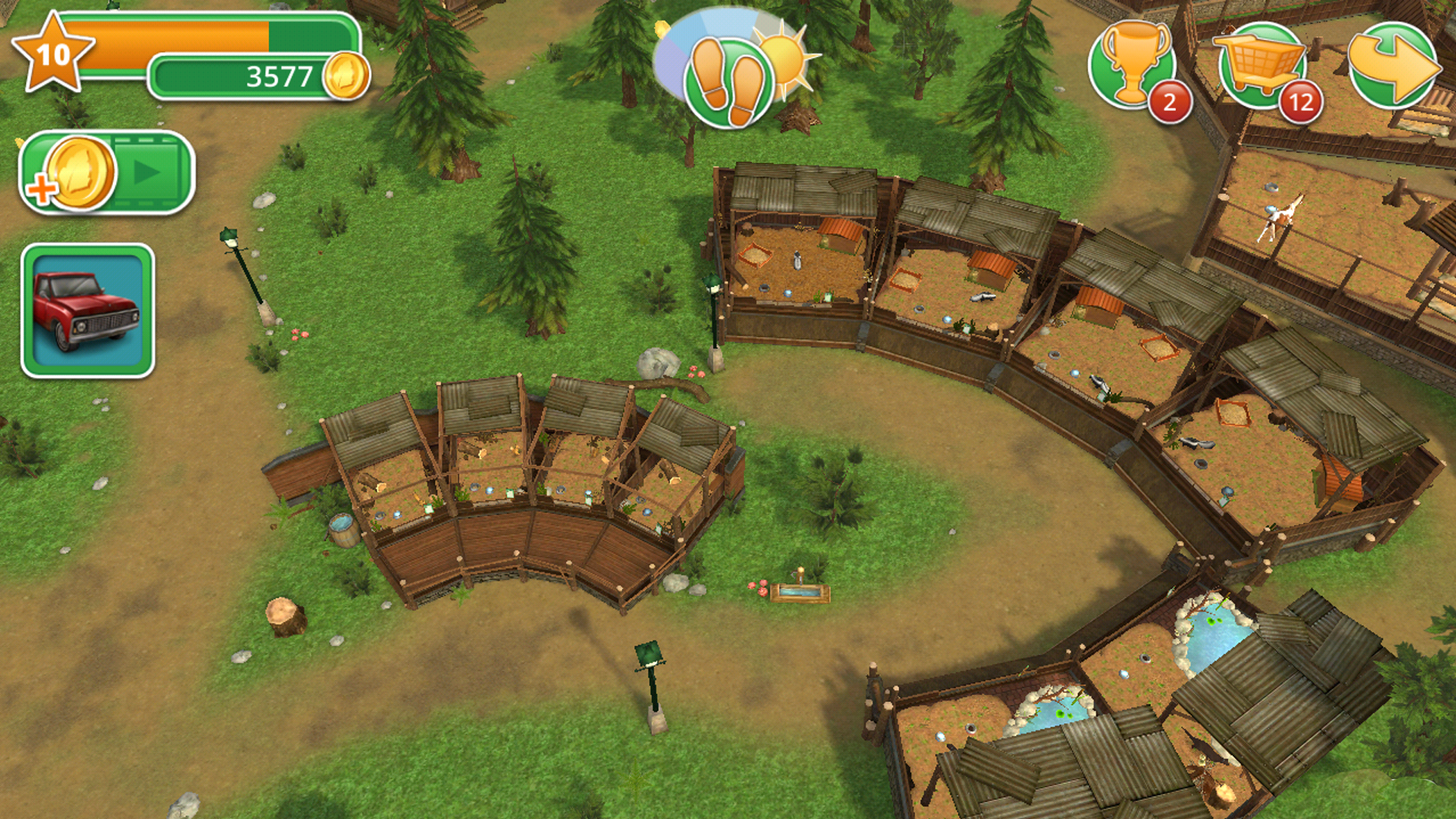Tap the gold coin beside 3577
Image resolution: width=1456 pixels, height=819 pixels.
(x=346, y=76)
